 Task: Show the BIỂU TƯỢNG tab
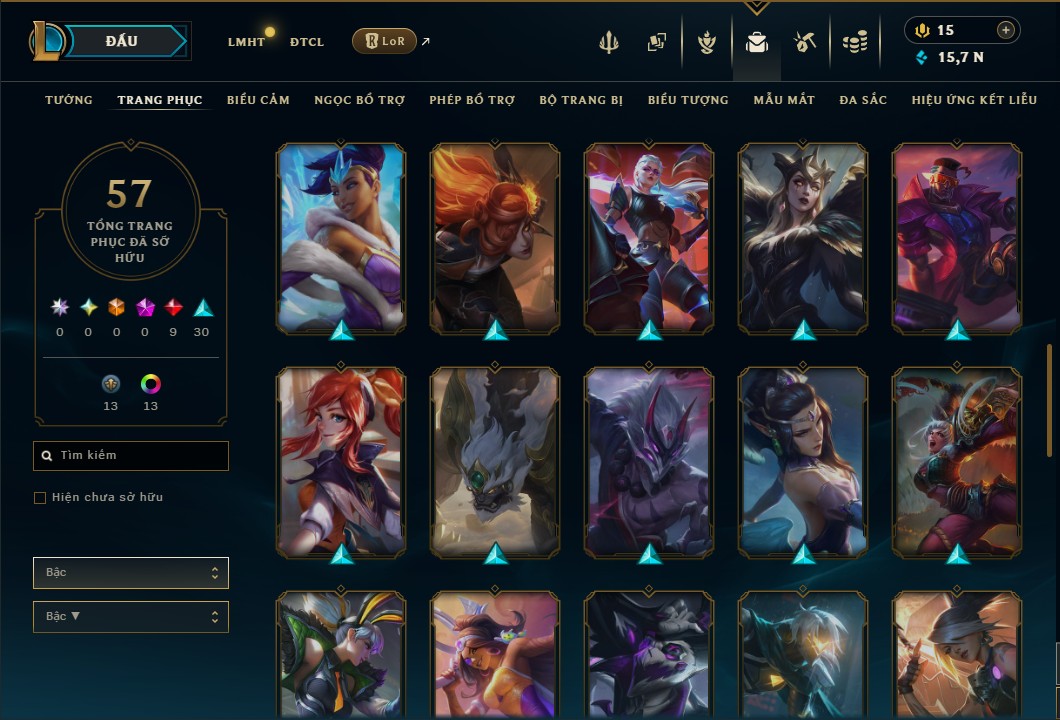click(688, 100)
